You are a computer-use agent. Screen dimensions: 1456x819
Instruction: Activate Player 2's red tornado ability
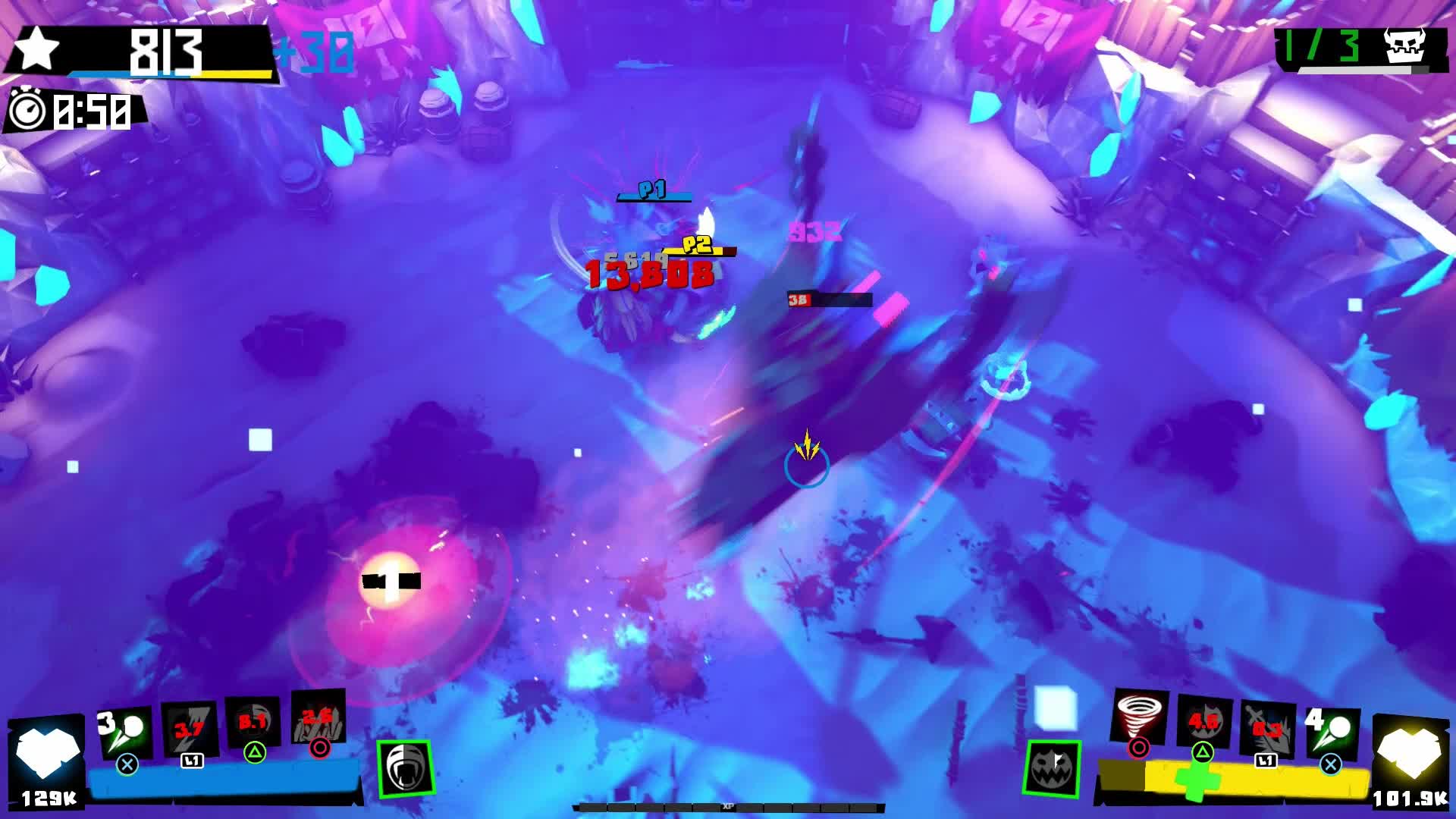pos(1138,717)
